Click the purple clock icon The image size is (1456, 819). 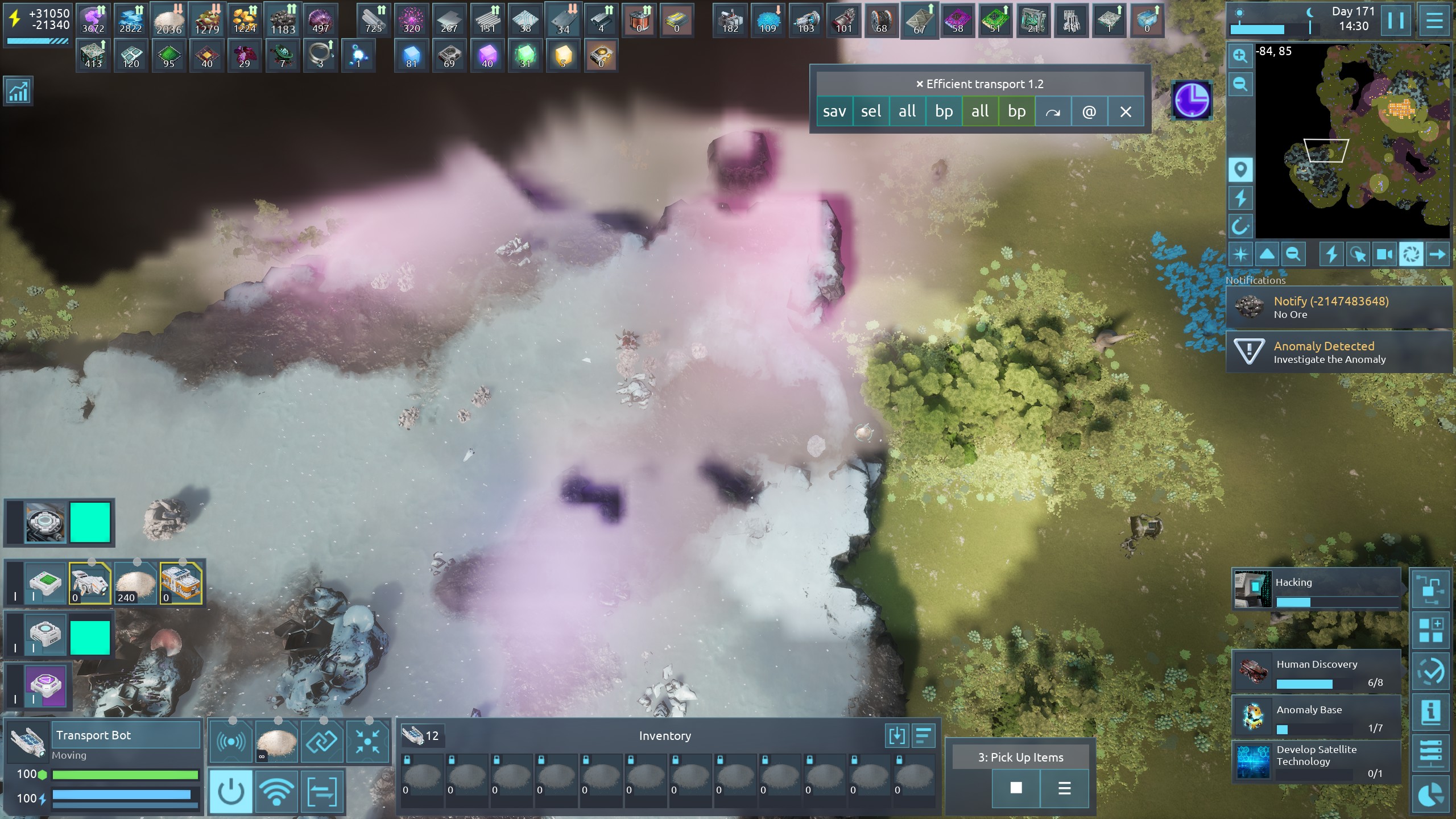pos(1192,101)
